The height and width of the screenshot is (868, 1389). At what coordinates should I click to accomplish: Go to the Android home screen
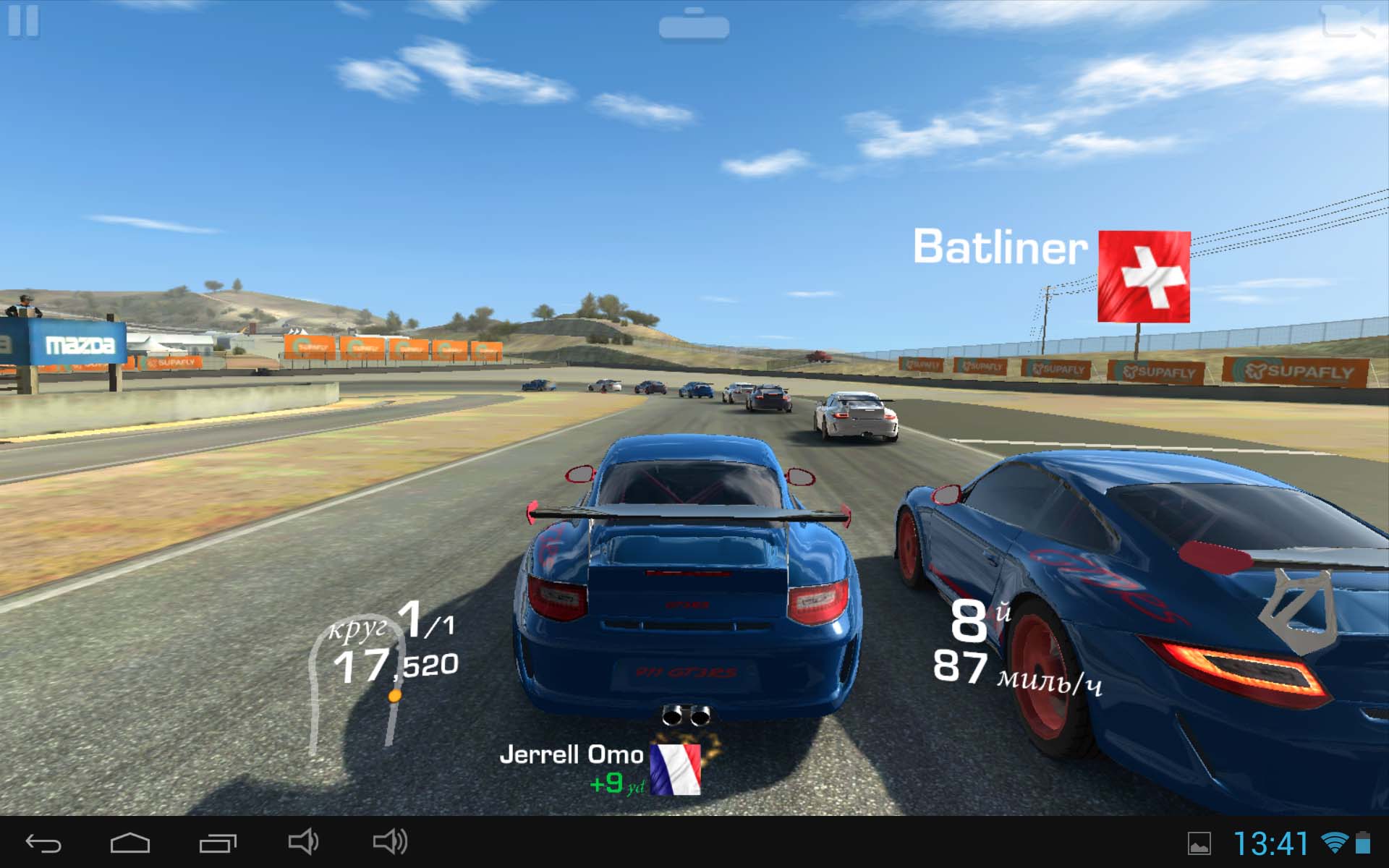point(130,843)
